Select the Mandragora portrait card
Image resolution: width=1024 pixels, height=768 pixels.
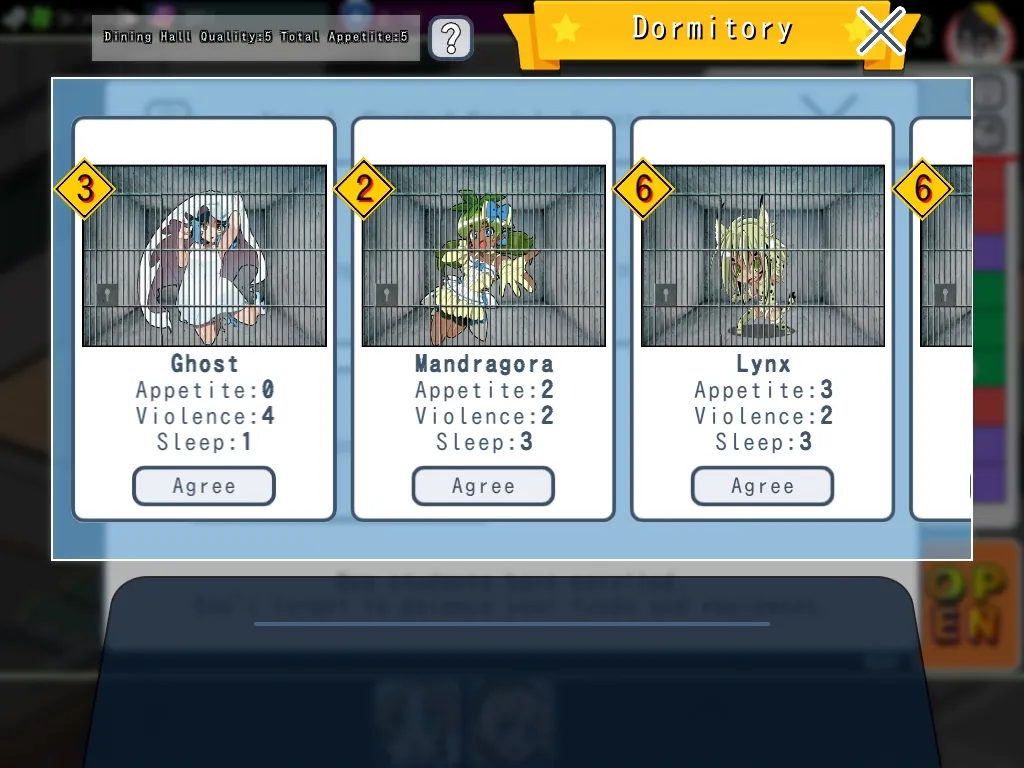[x=483, y=256]
